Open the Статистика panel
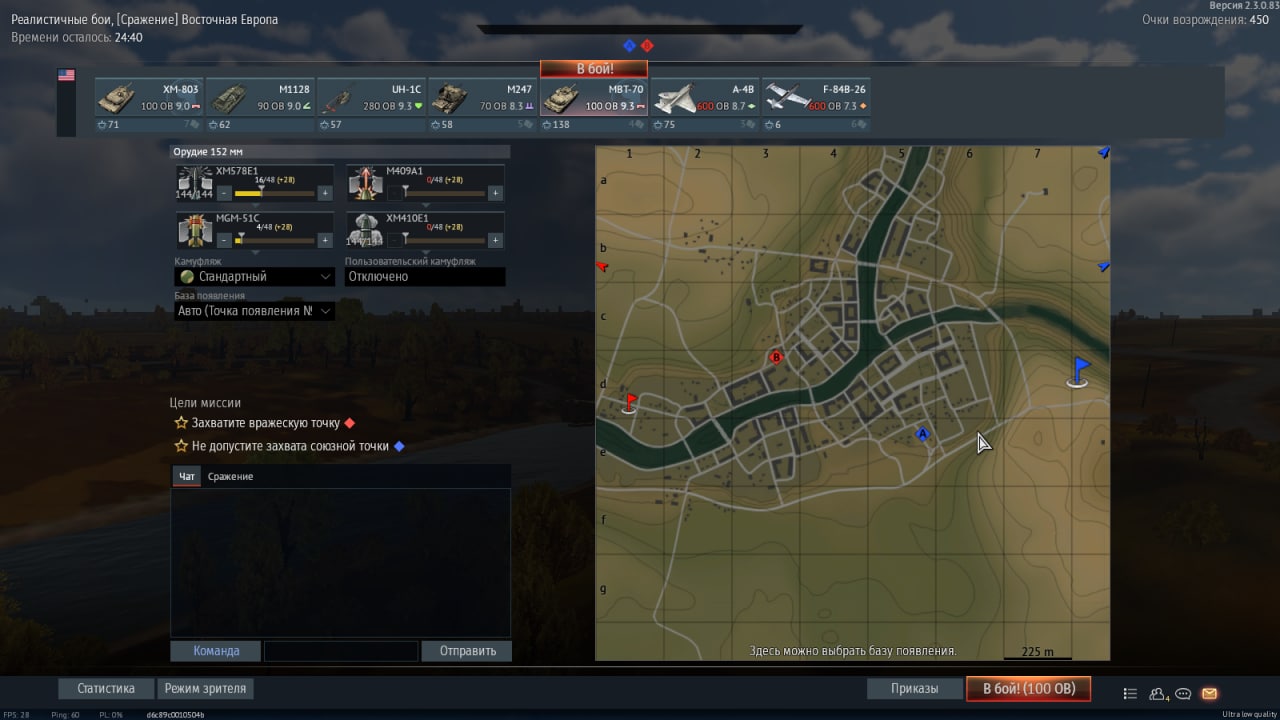The height and width of the screenshot is (720, 1280). point(106,689)
